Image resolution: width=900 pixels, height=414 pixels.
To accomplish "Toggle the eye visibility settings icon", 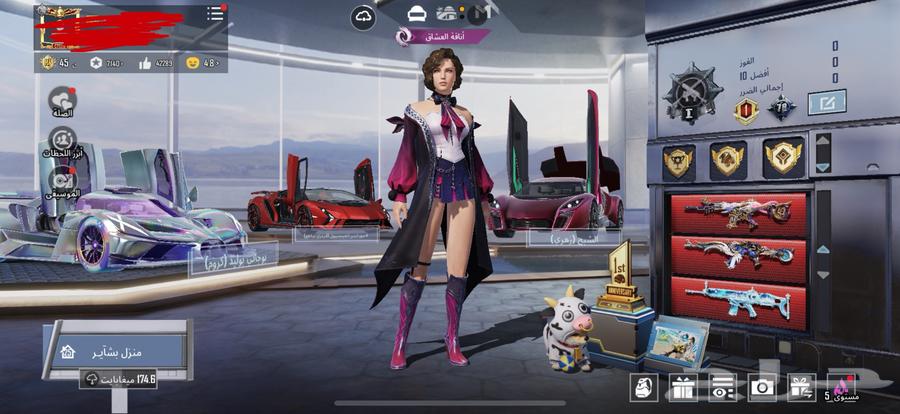I will pyautogui.click(x=722, y=387).
